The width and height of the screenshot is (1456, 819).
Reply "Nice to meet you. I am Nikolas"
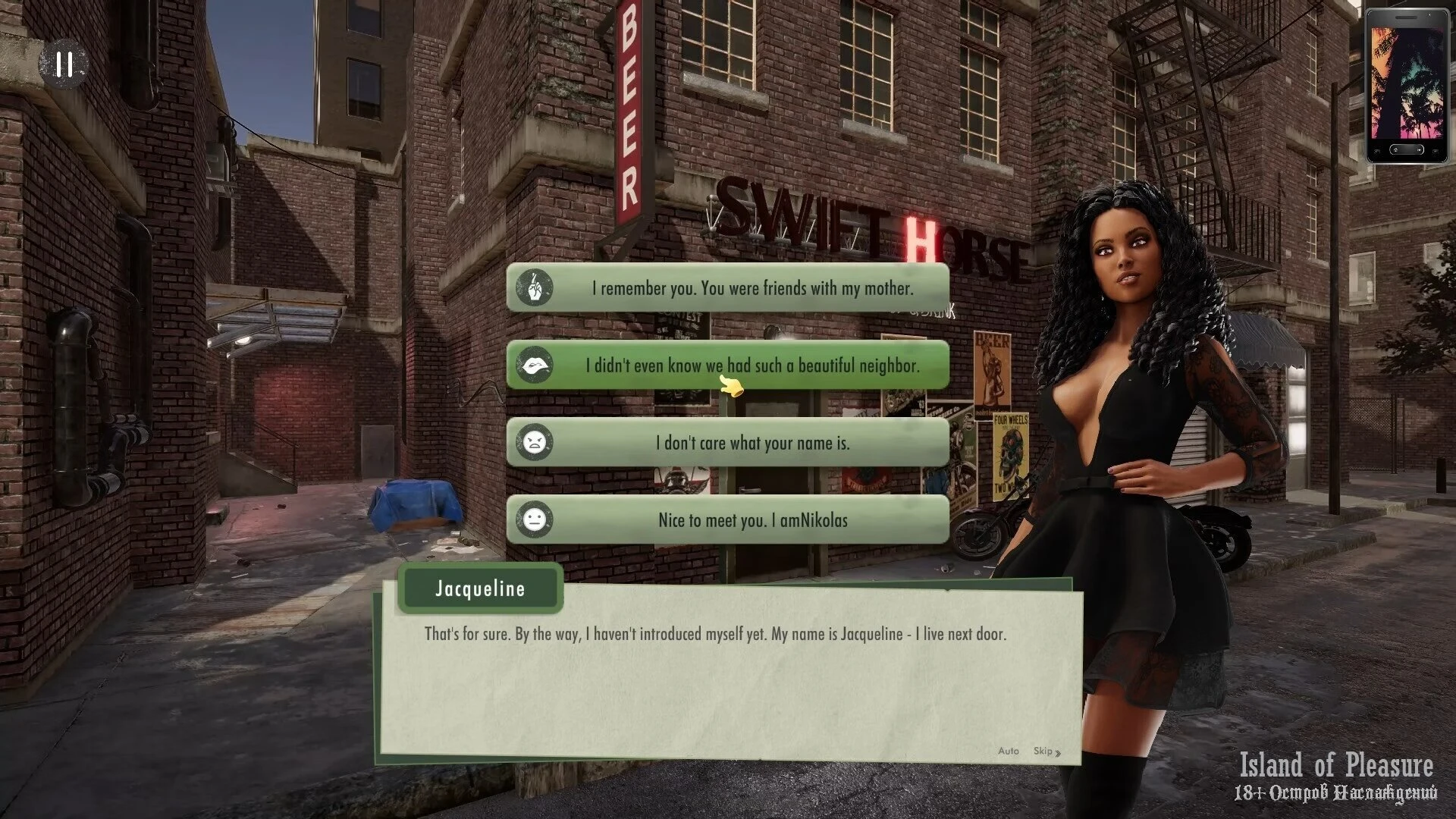728,520
